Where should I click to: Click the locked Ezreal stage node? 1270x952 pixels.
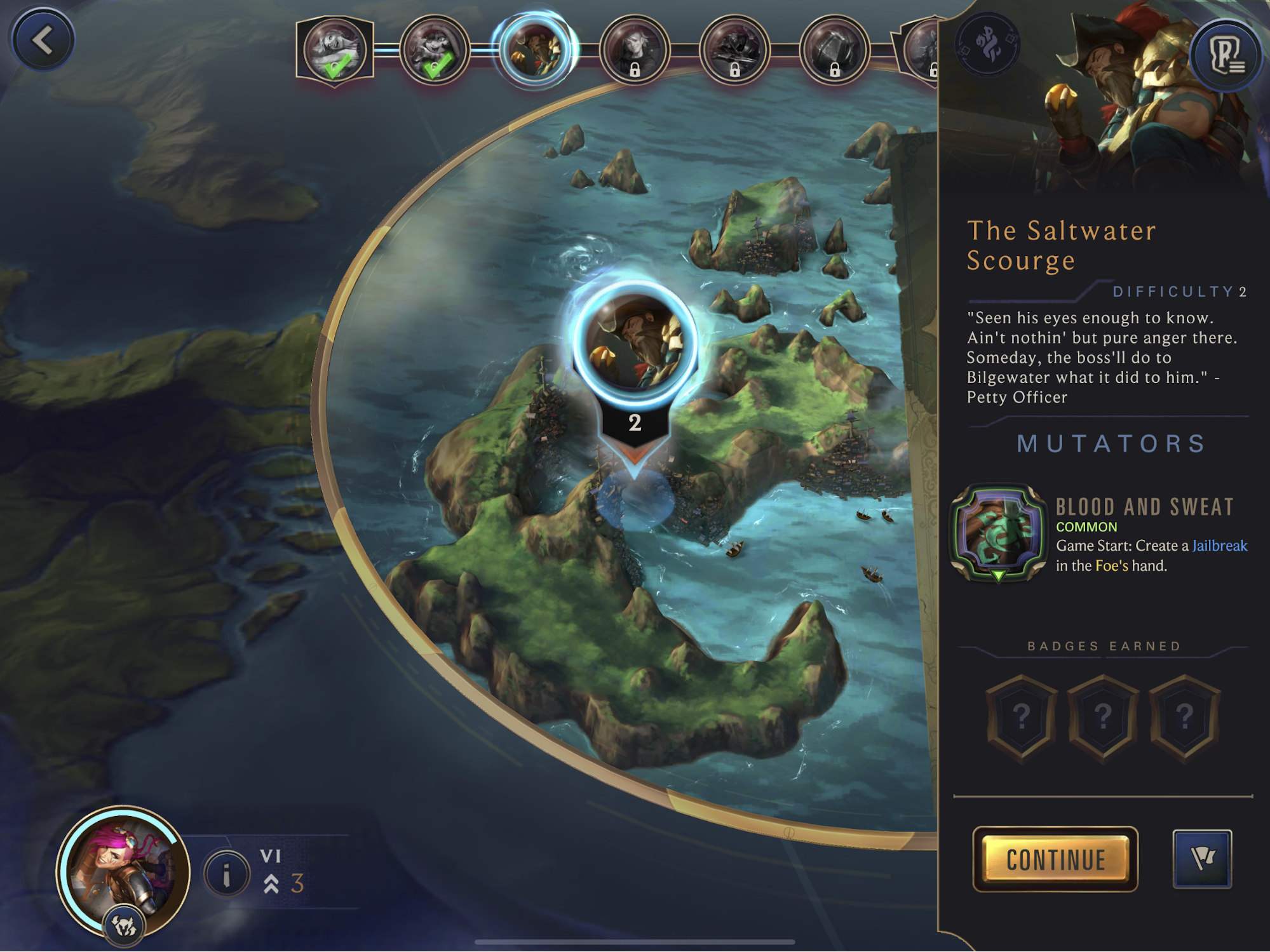coord(635,50)
